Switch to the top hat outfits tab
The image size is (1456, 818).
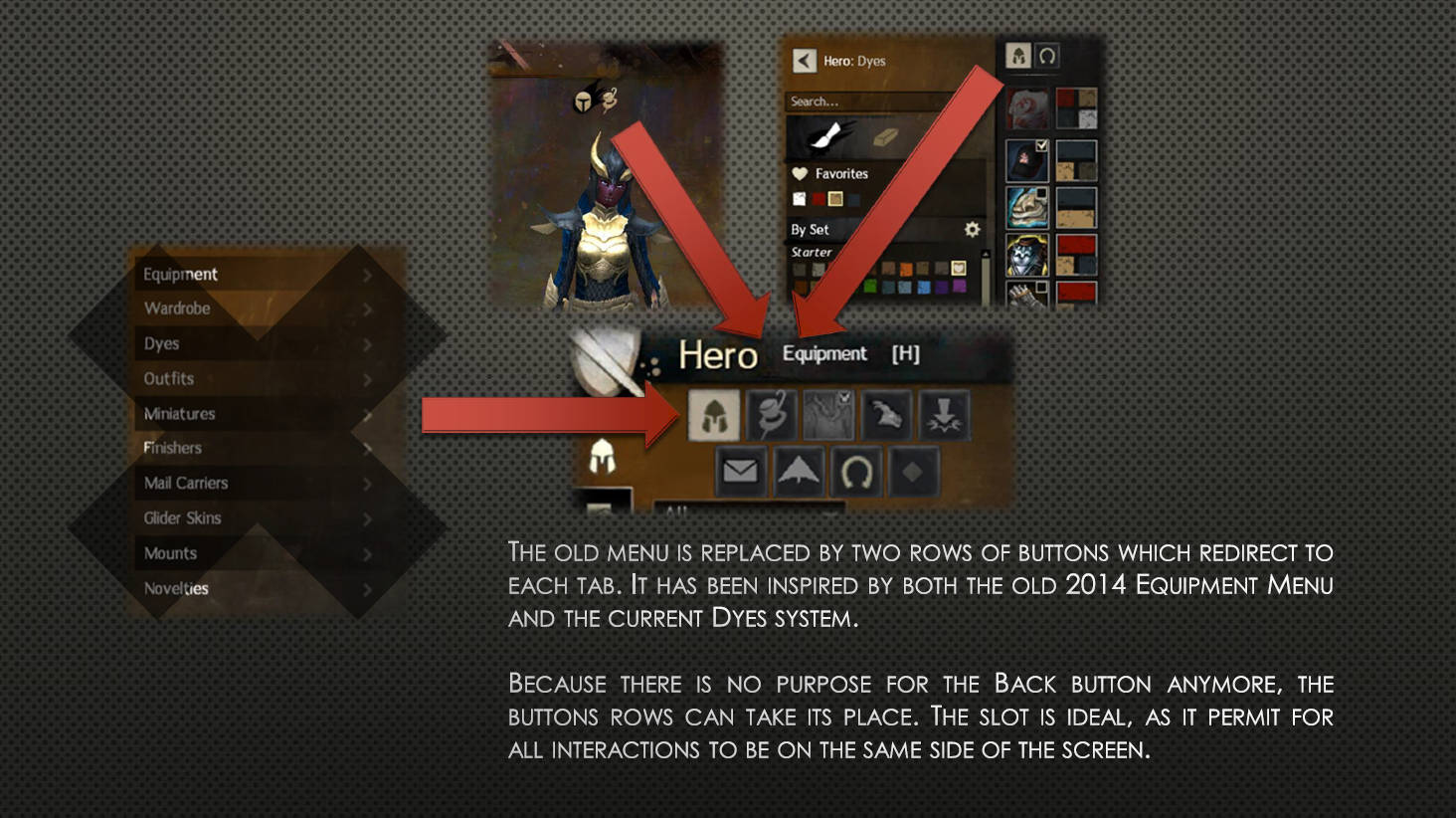771,415
